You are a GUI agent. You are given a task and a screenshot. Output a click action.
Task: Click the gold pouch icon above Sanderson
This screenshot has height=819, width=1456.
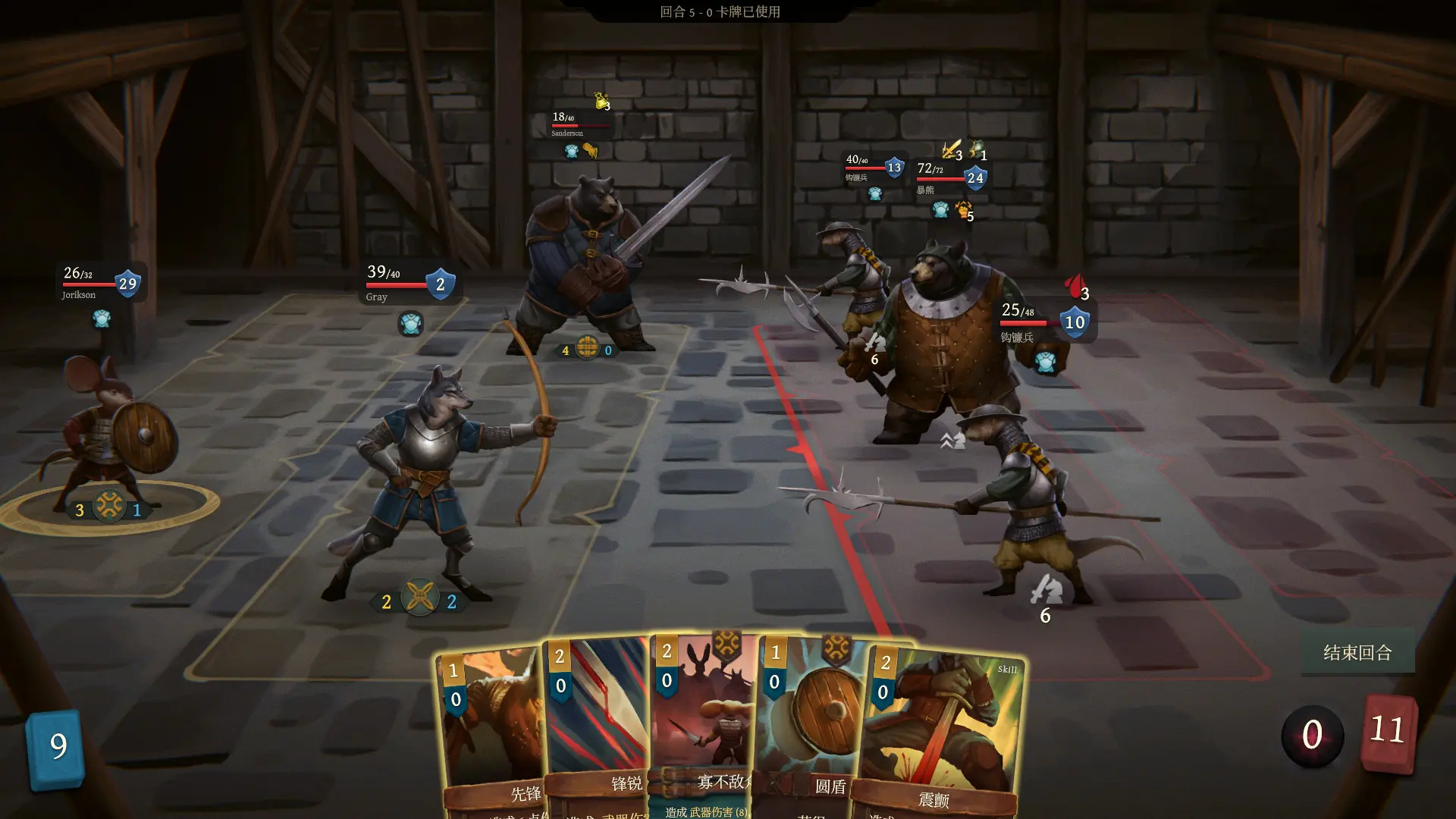599,99
